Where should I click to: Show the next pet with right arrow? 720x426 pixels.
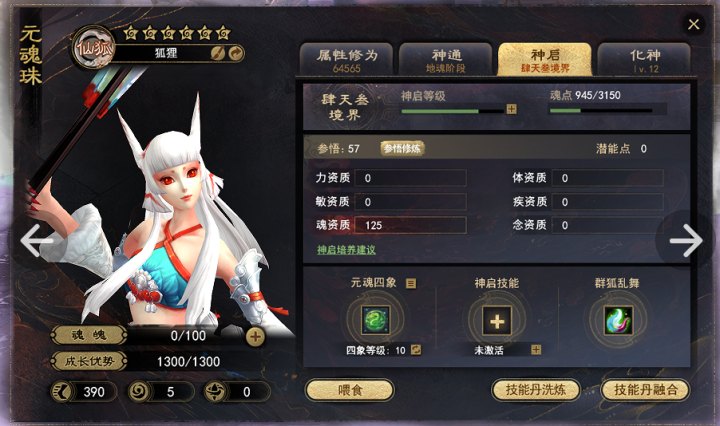point(685,240)
